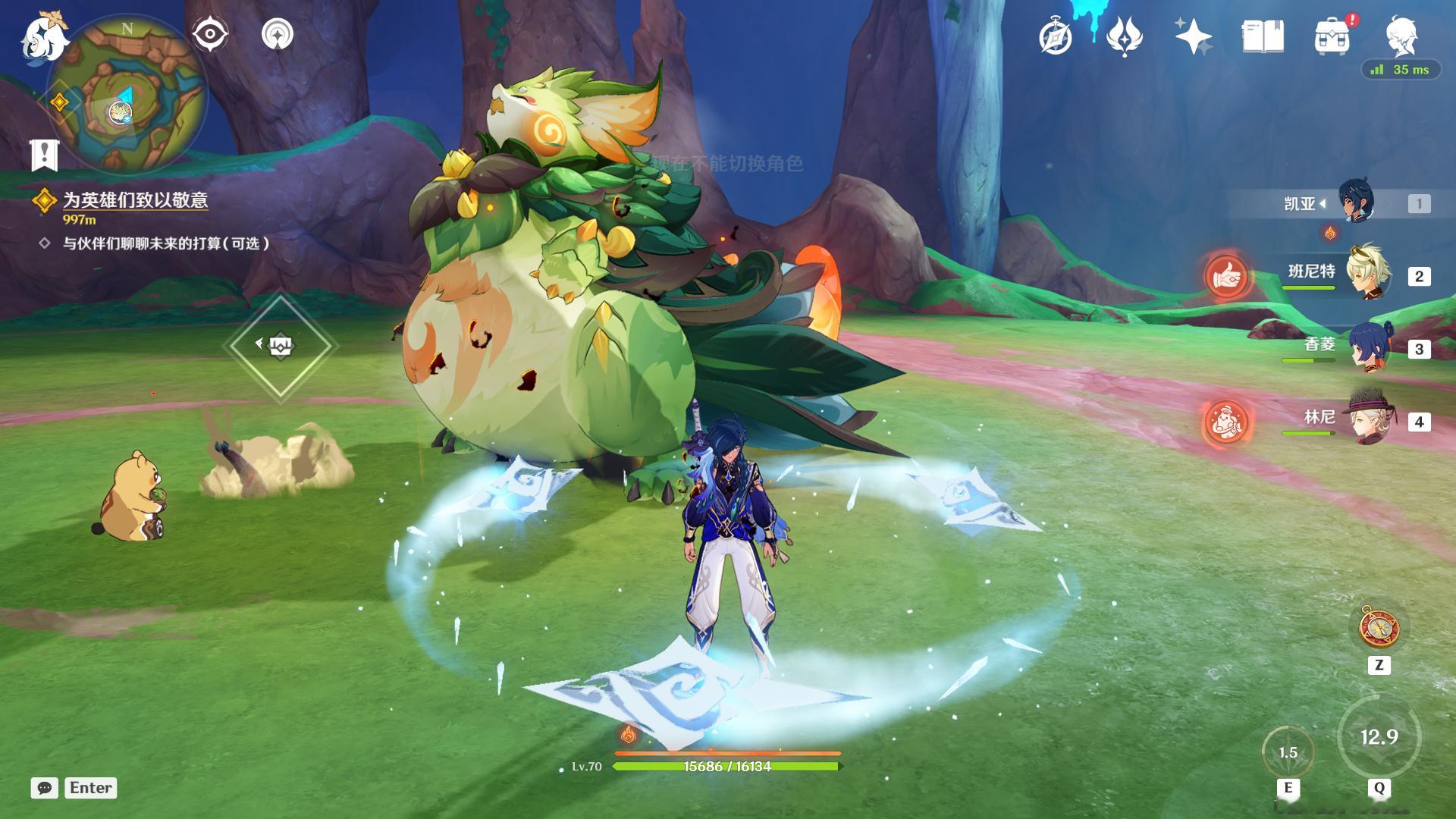Screen dimensions: 1456x819
Task: Open the circular signal icon beside the minimap
Action: click(x=278, y=34)
